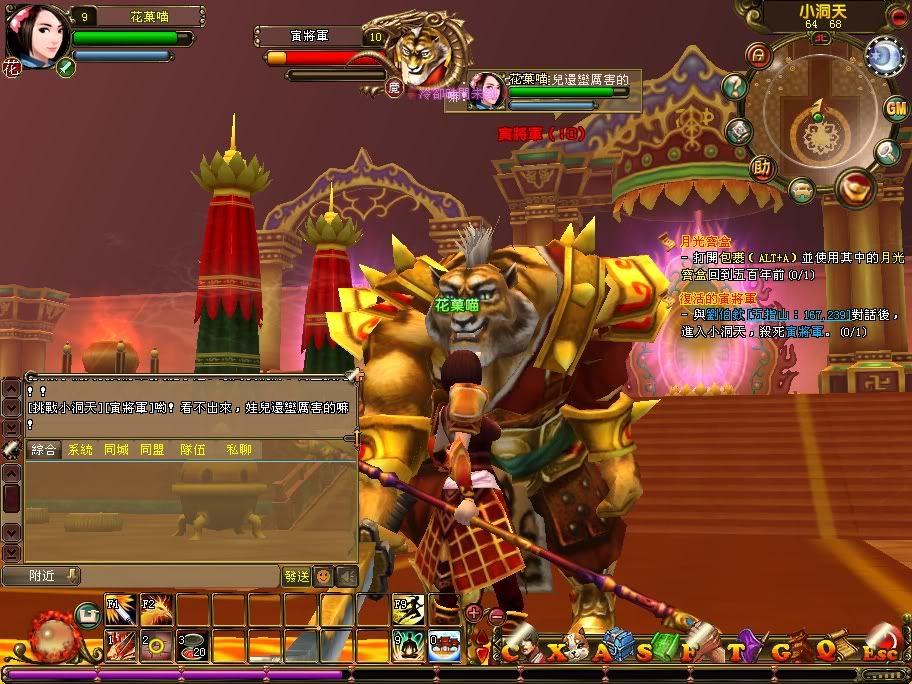Open the blue chest menu icon A
Viewport: 912px width, 684px height.
[x=614, y=647]
